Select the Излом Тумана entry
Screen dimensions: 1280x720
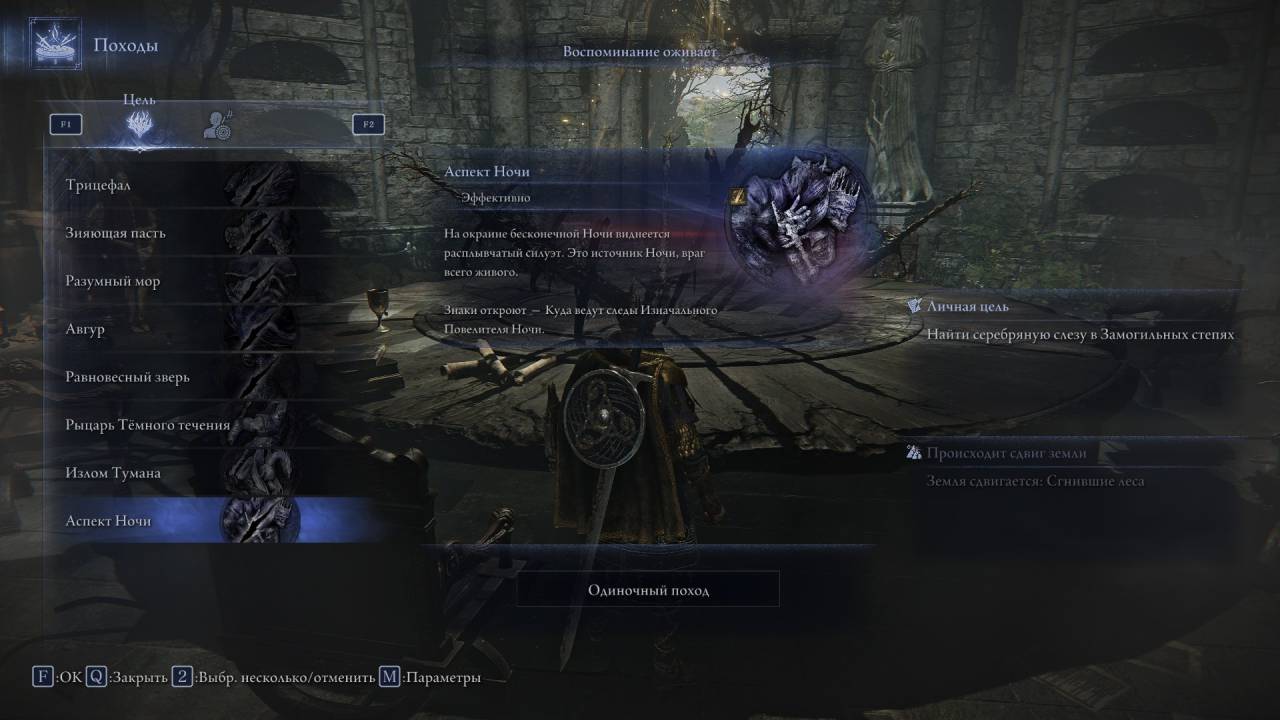(180, 473)
